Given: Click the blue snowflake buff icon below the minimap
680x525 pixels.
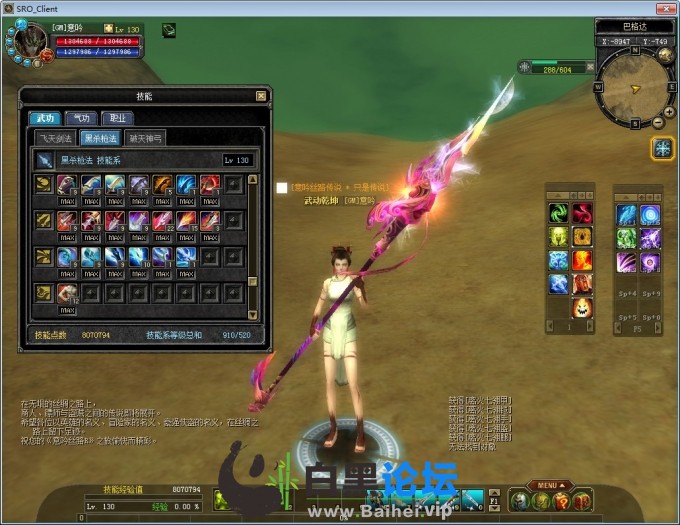Looking at the screenshot, I should pos(662,148).
